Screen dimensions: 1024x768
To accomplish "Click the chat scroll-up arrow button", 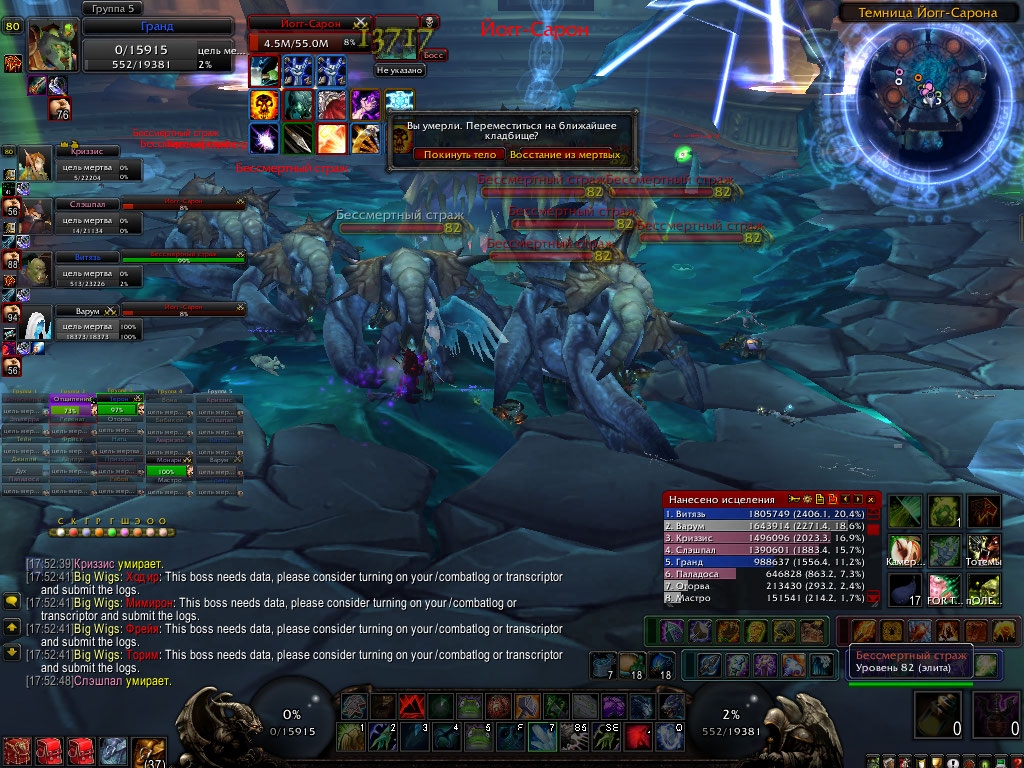I will pos(12,627).
